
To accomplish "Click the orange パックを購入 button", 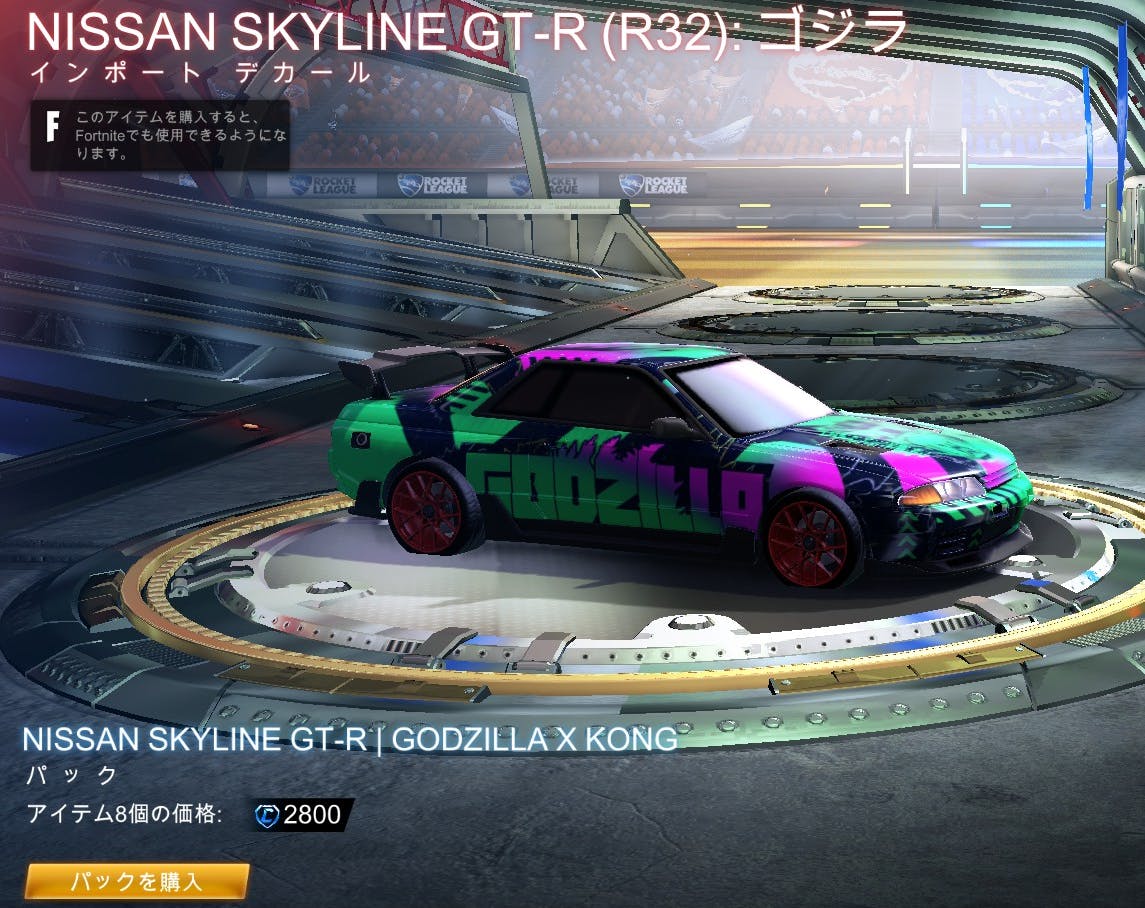I will 137,881.
